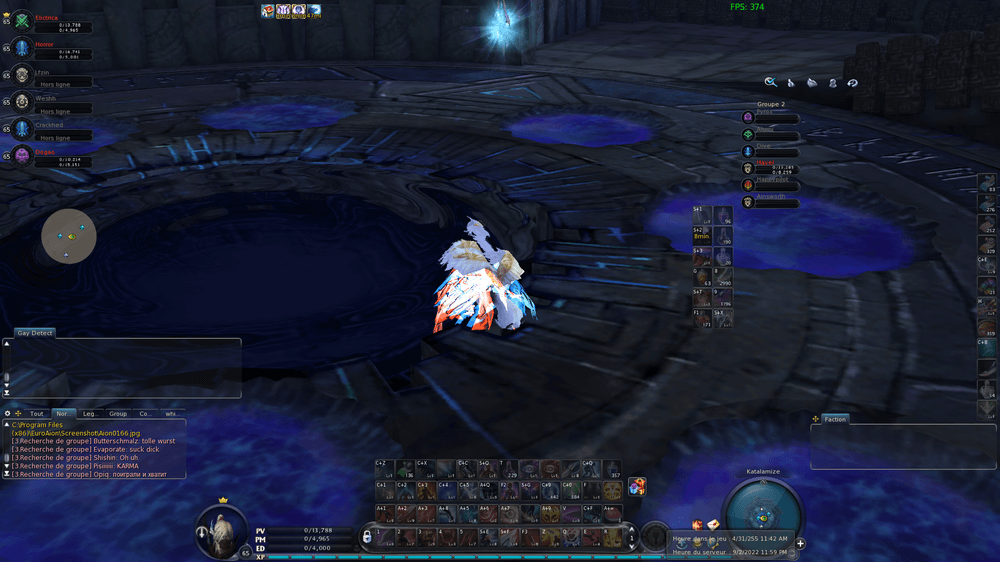Select the Gay Detect chat window tab
Viewport: 1000px width, 562px height.
click(x=35, y=333)
